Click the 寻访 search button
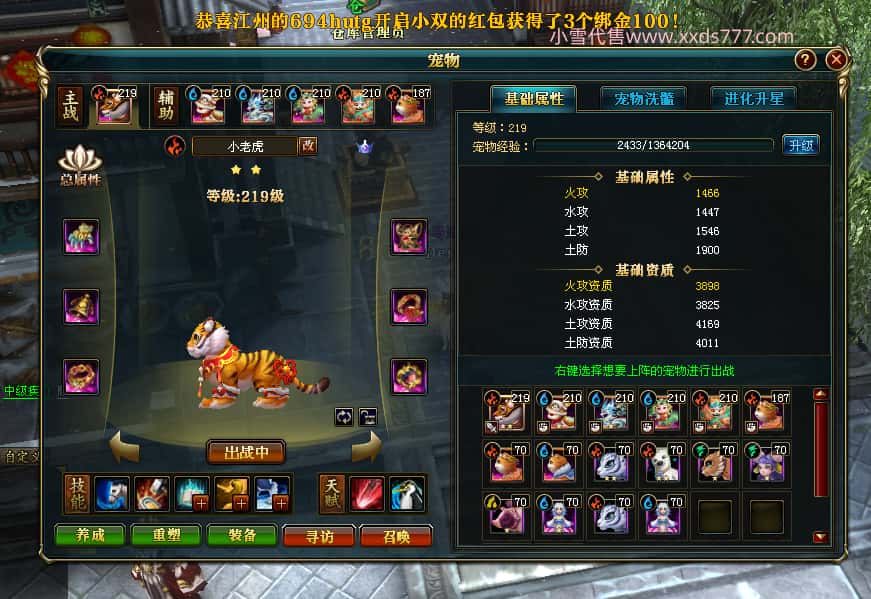Image resolution: width=871 pixels, height=599 pixels. point(319,536)
